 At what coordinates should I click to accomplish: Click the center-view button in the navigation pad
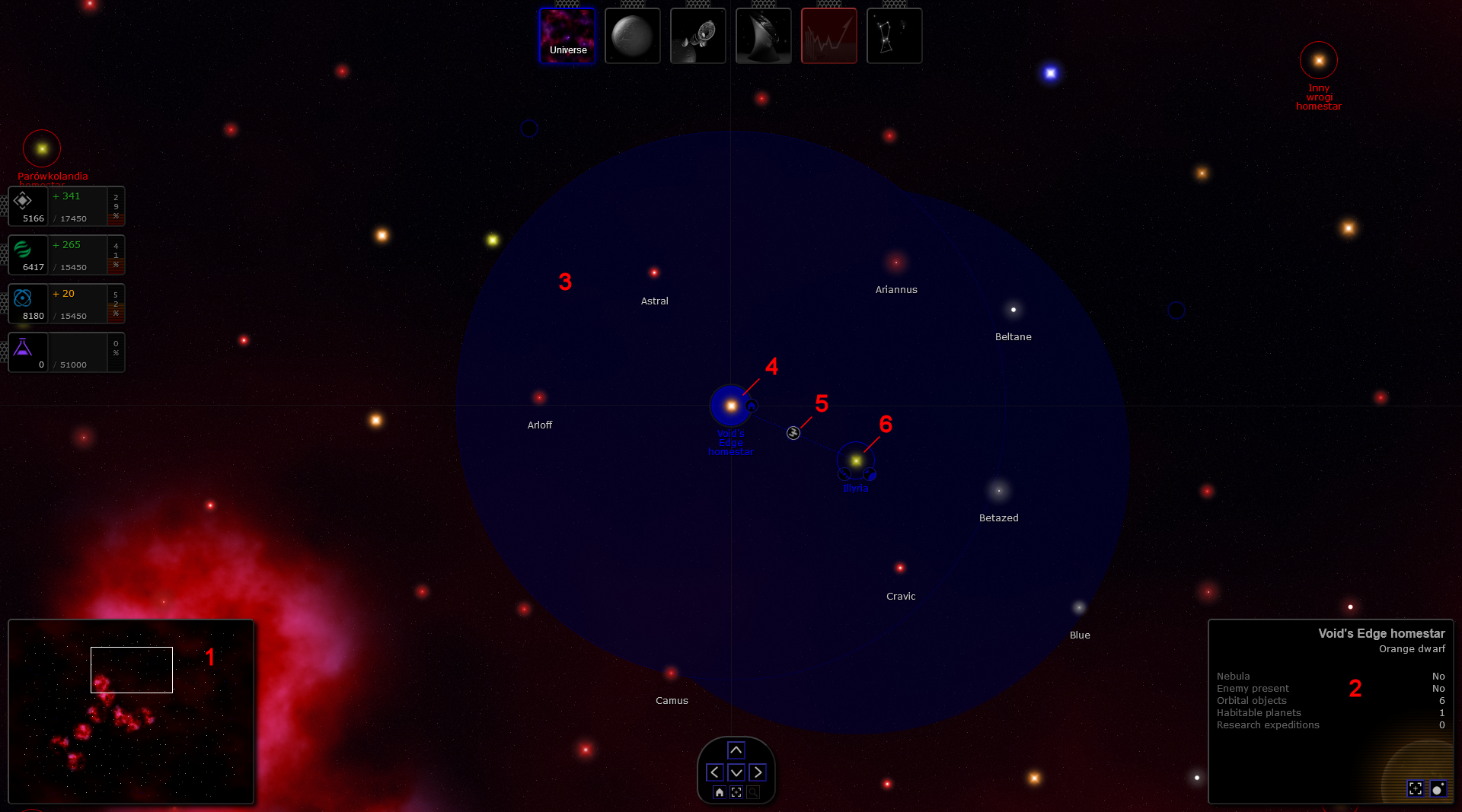tap(736, 792)
